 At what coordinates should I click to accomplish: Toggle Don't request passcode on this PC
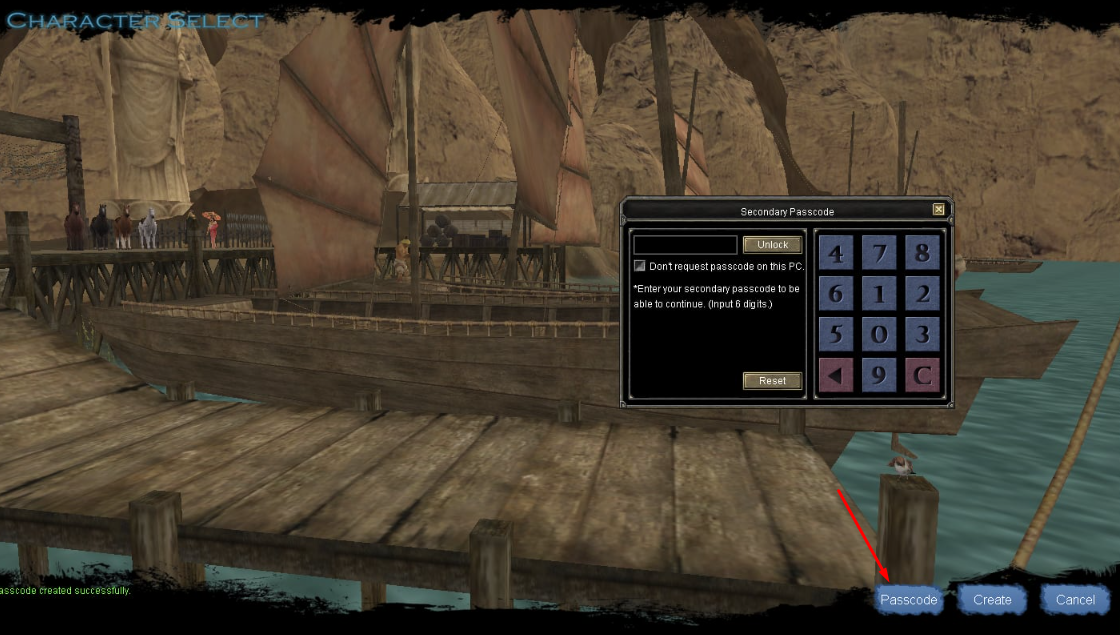640,266
